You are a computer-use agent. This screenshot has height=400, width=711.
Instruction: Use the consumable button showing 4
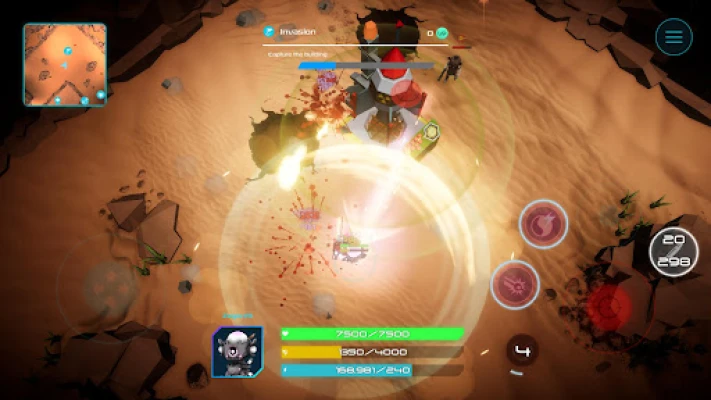(521, 351)
